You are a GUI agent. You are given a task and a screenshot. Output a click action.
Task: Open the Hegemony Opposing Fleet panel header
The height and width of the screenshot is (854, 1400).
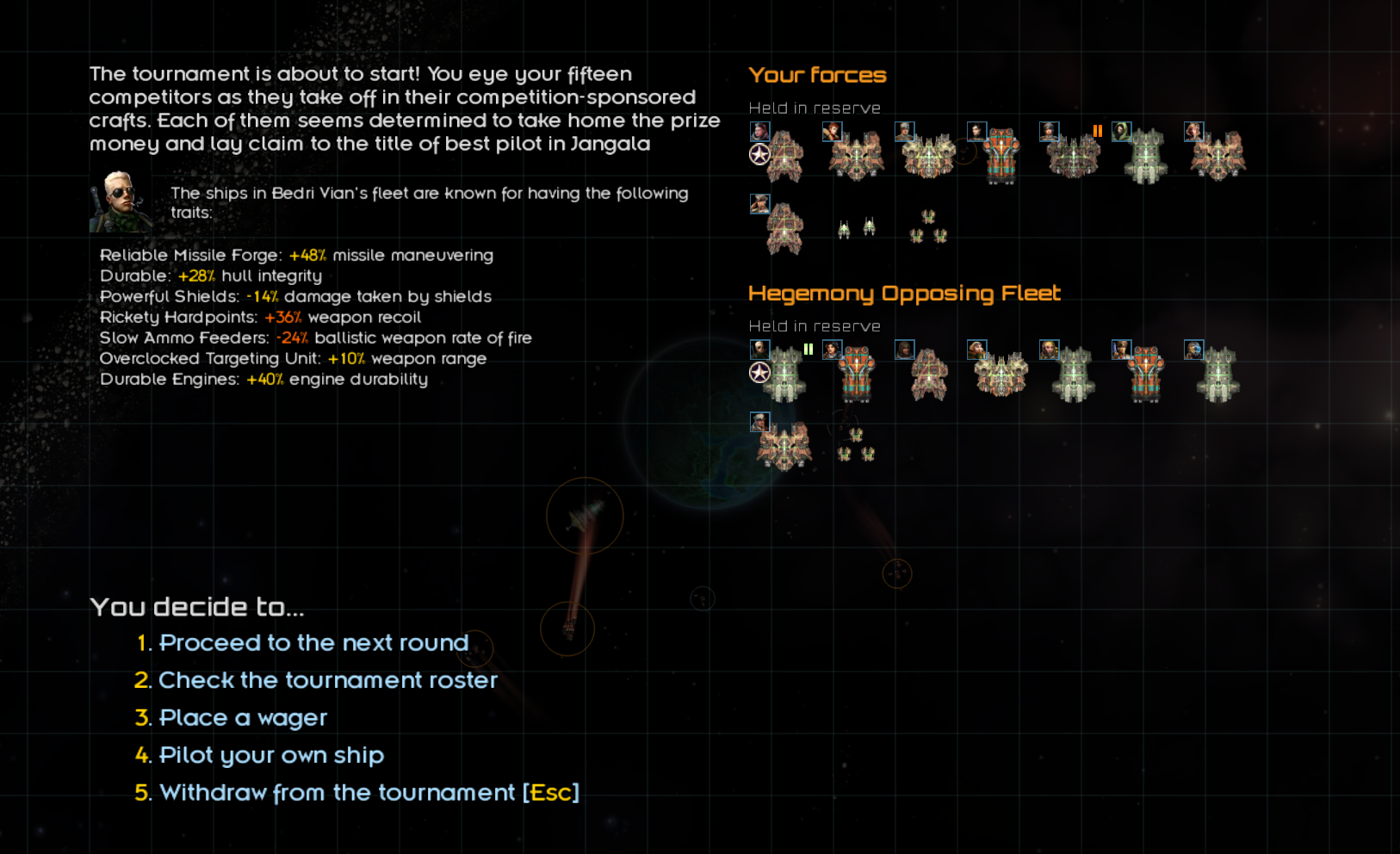click(x=905, y=293)
